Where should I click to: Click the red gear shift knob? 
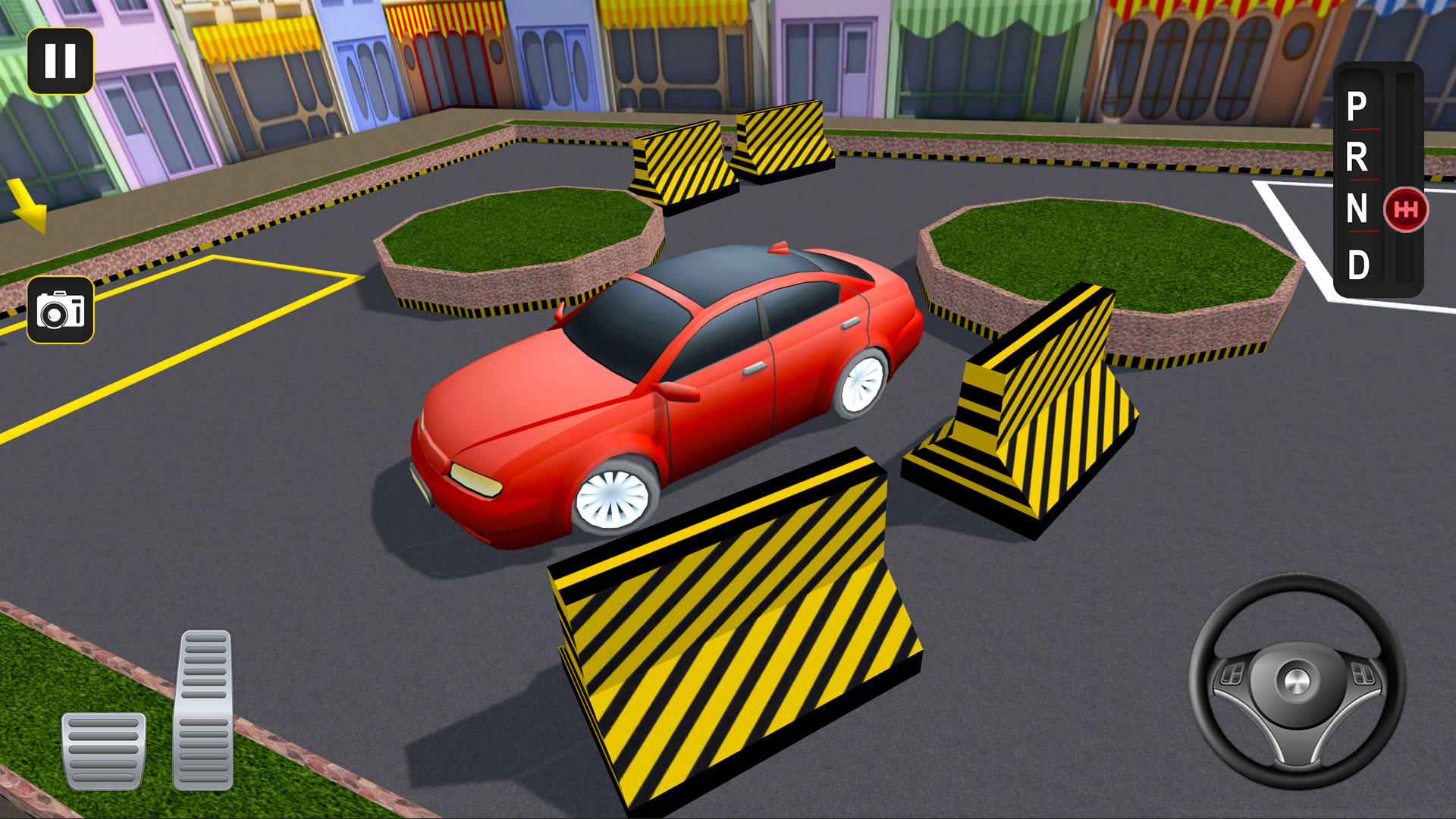coord(1407,209)
